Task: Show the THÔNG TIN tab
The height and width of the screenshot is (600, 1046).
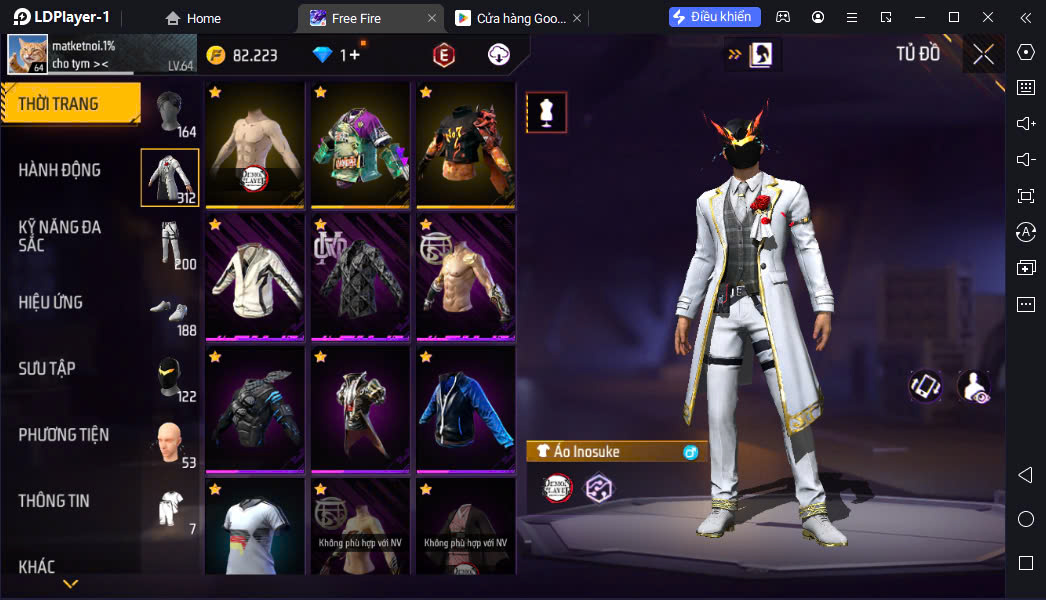Action: pos(54,500)
